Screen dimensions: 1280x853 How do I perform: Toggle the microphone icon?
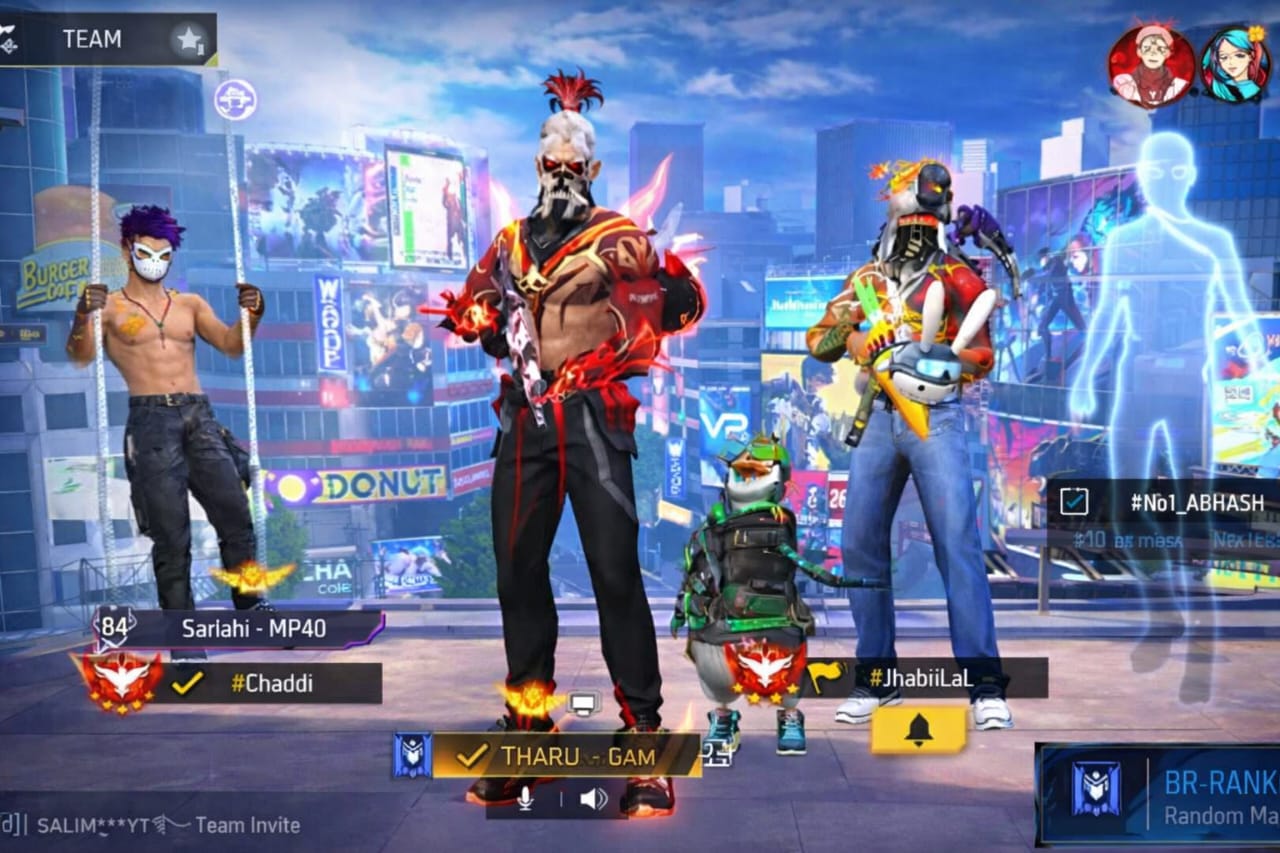[x=526, y=798]
